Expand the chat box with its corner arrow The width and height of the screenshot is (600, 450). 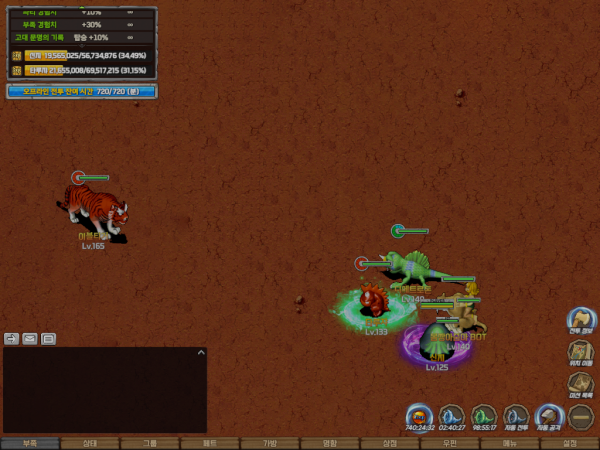pyautogui.click(x=201, y=352)
